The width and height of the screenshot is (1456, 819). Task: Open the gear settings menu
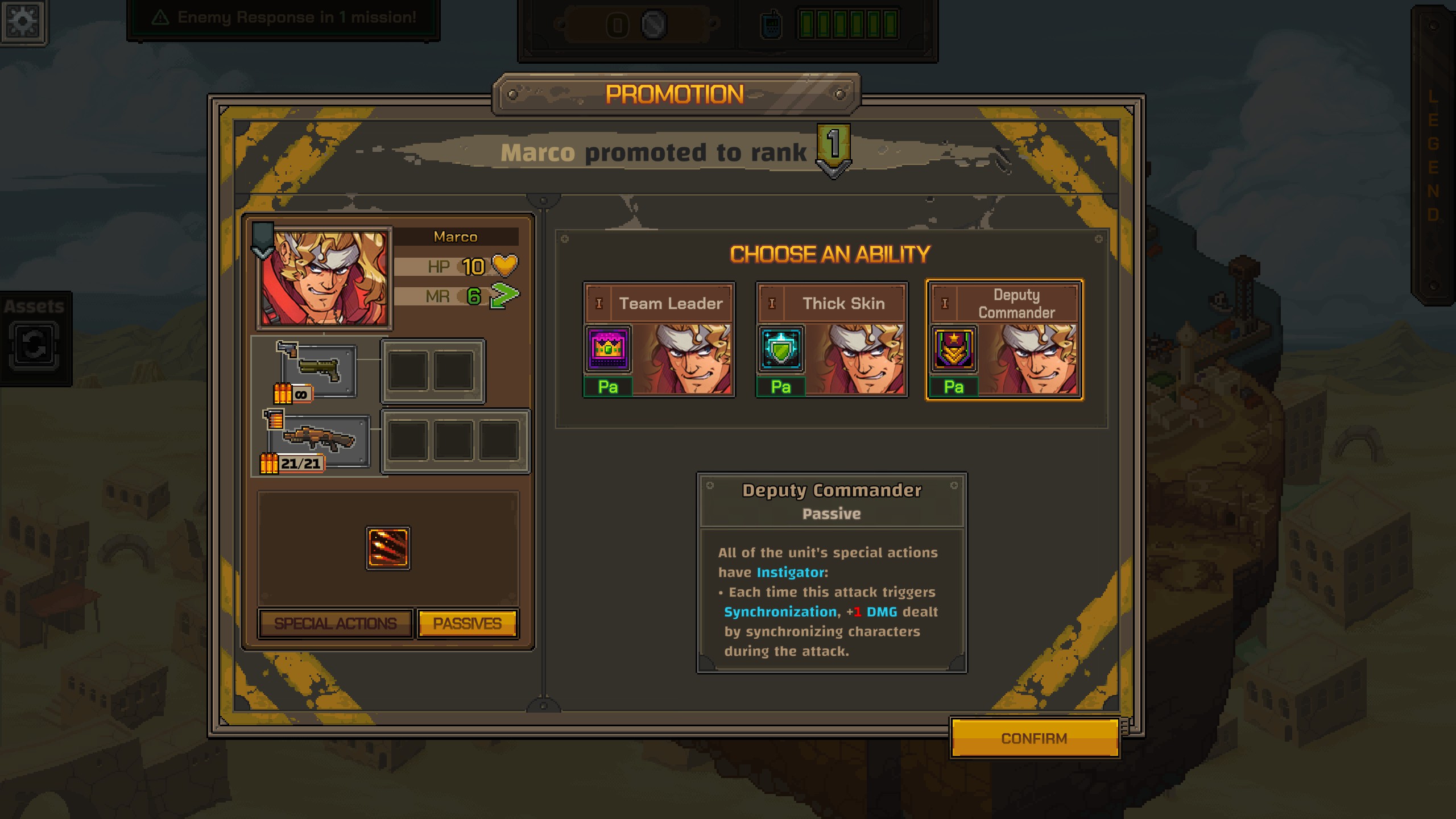(23, 22)
